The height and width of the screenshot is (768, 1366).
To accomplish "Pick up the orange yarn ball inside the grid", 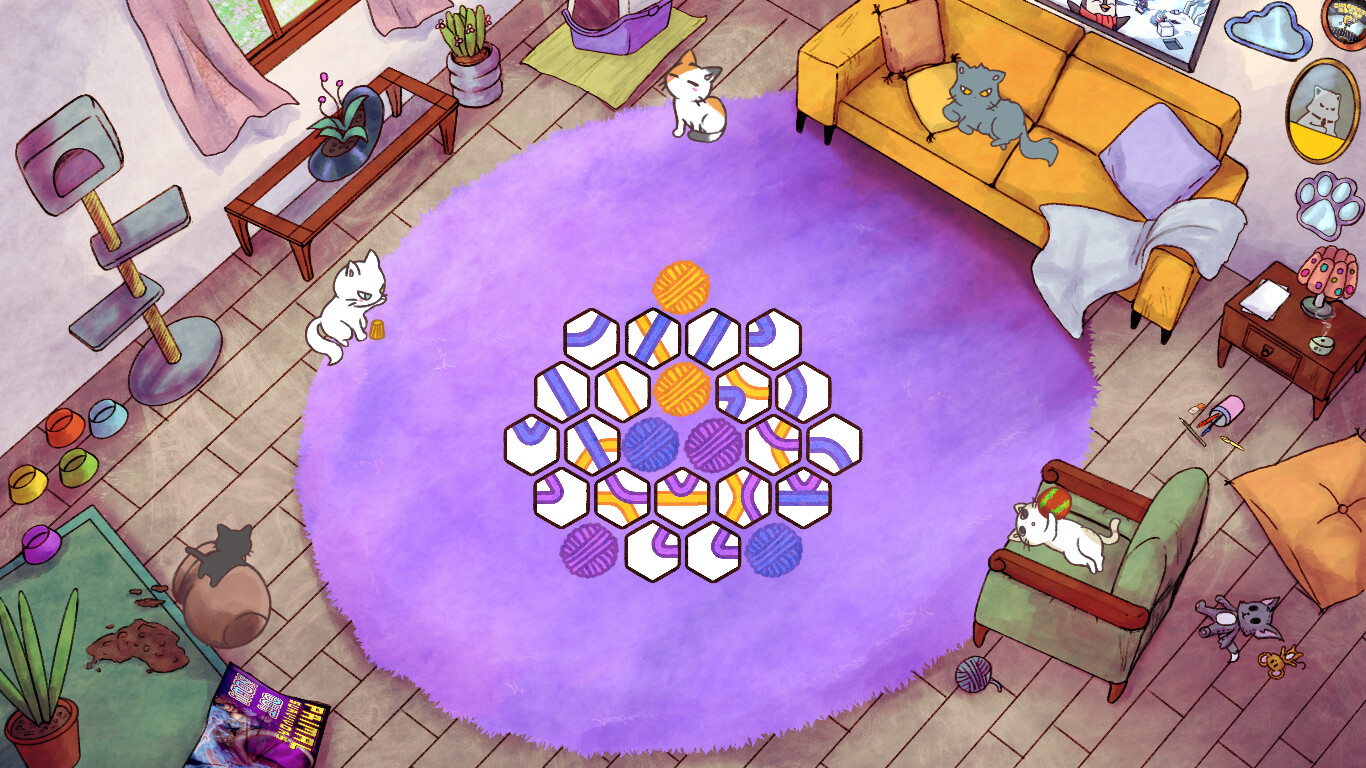I will 678,391.
